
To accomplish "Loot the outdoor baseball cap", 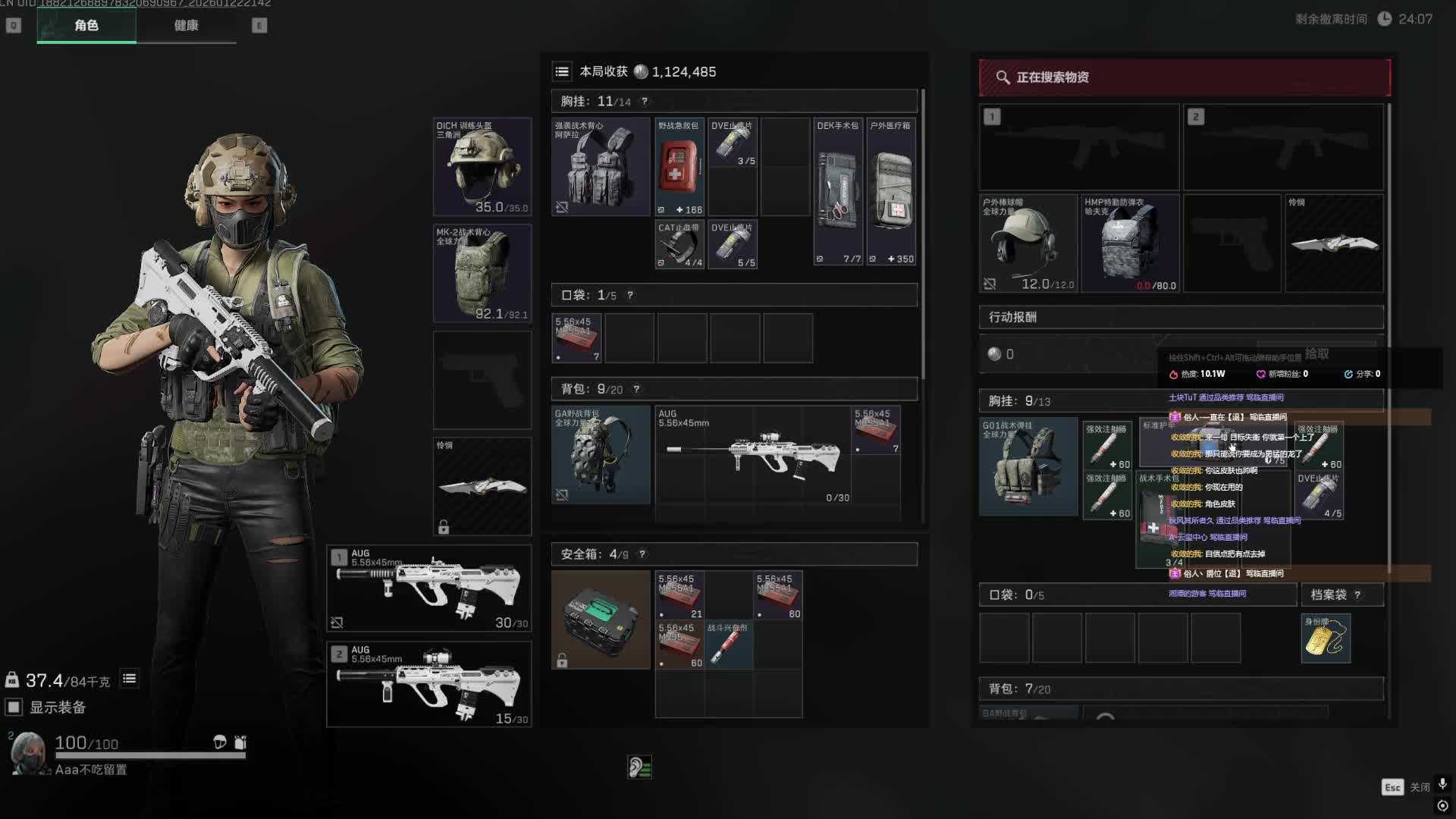I will (x=1028, y=243).
